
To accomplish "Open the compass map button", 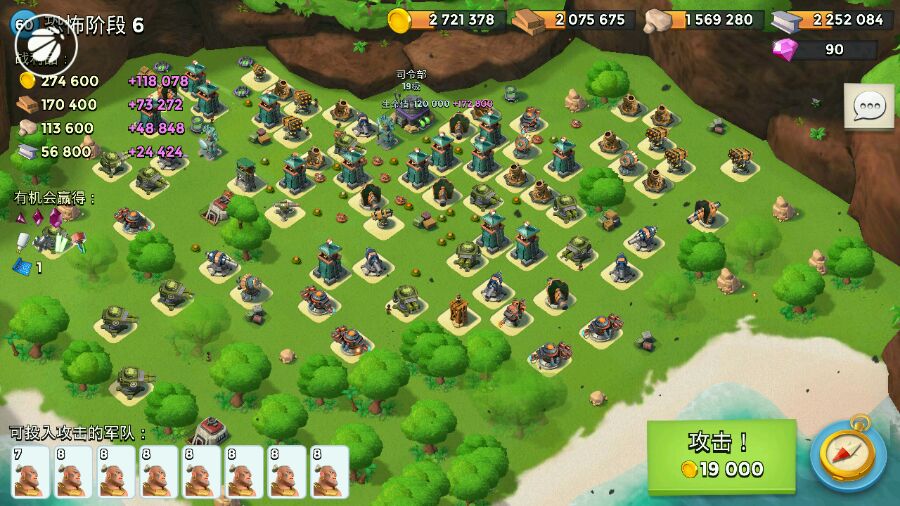I will click(847, 456).
